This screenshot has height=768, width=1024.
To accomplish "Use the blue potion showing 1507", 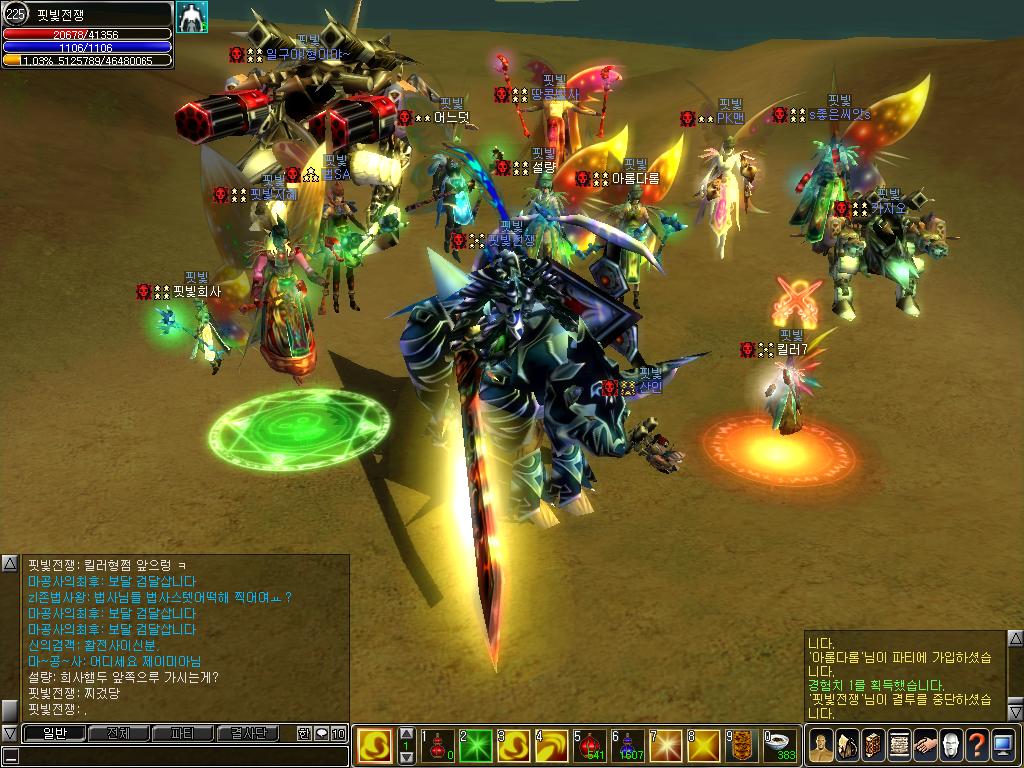I will coord(632,746).
